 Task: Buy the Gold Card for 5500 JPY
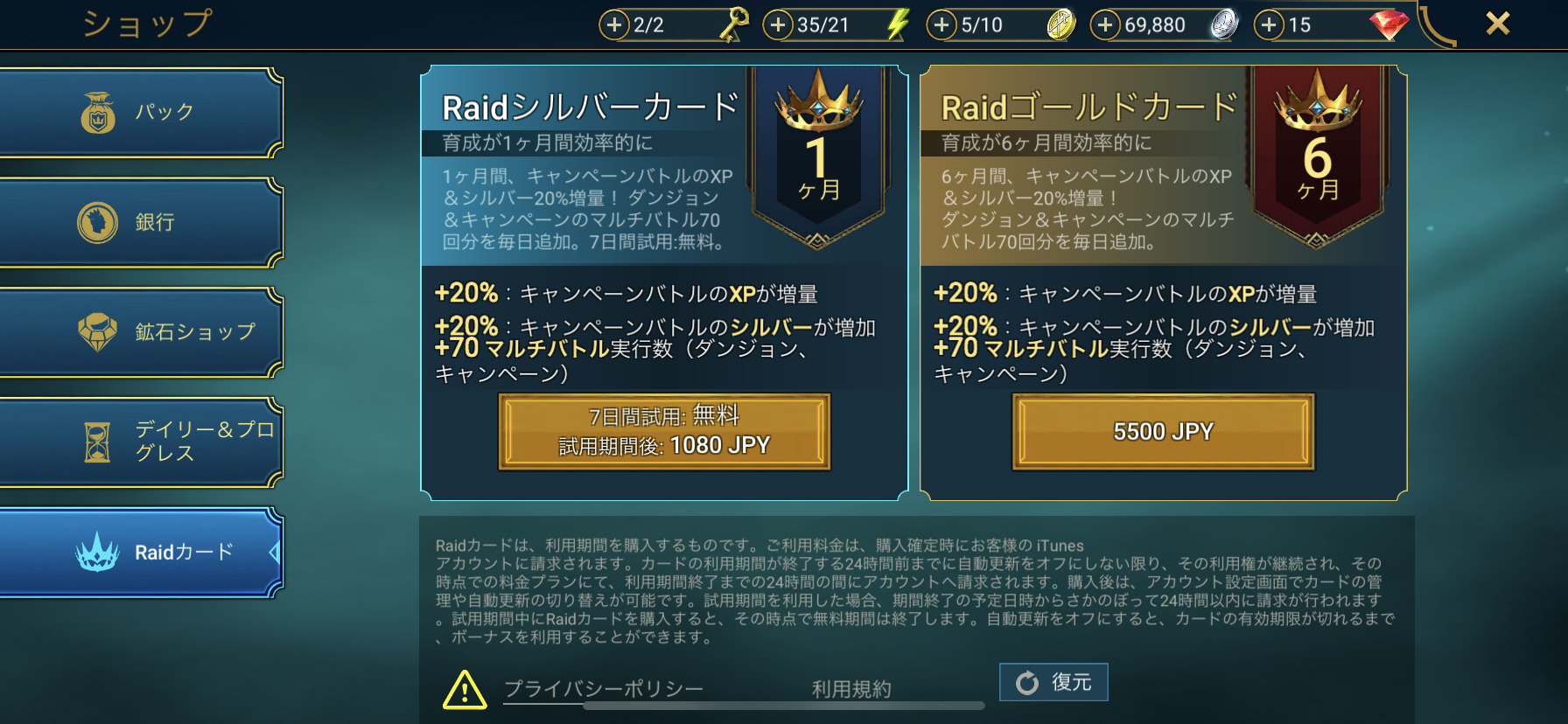[x=1163, y=432]
